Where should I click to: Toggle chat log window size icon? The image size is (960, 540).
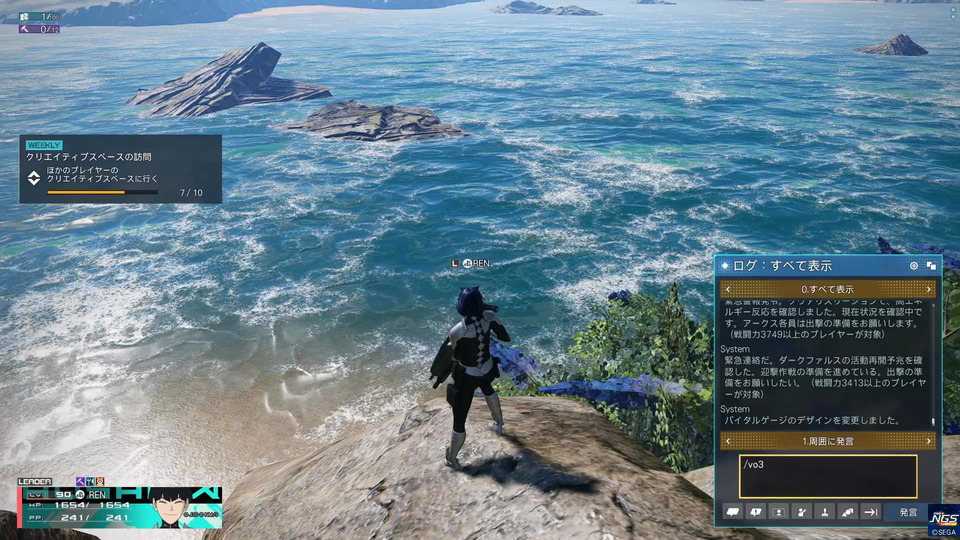click(931, 266)
